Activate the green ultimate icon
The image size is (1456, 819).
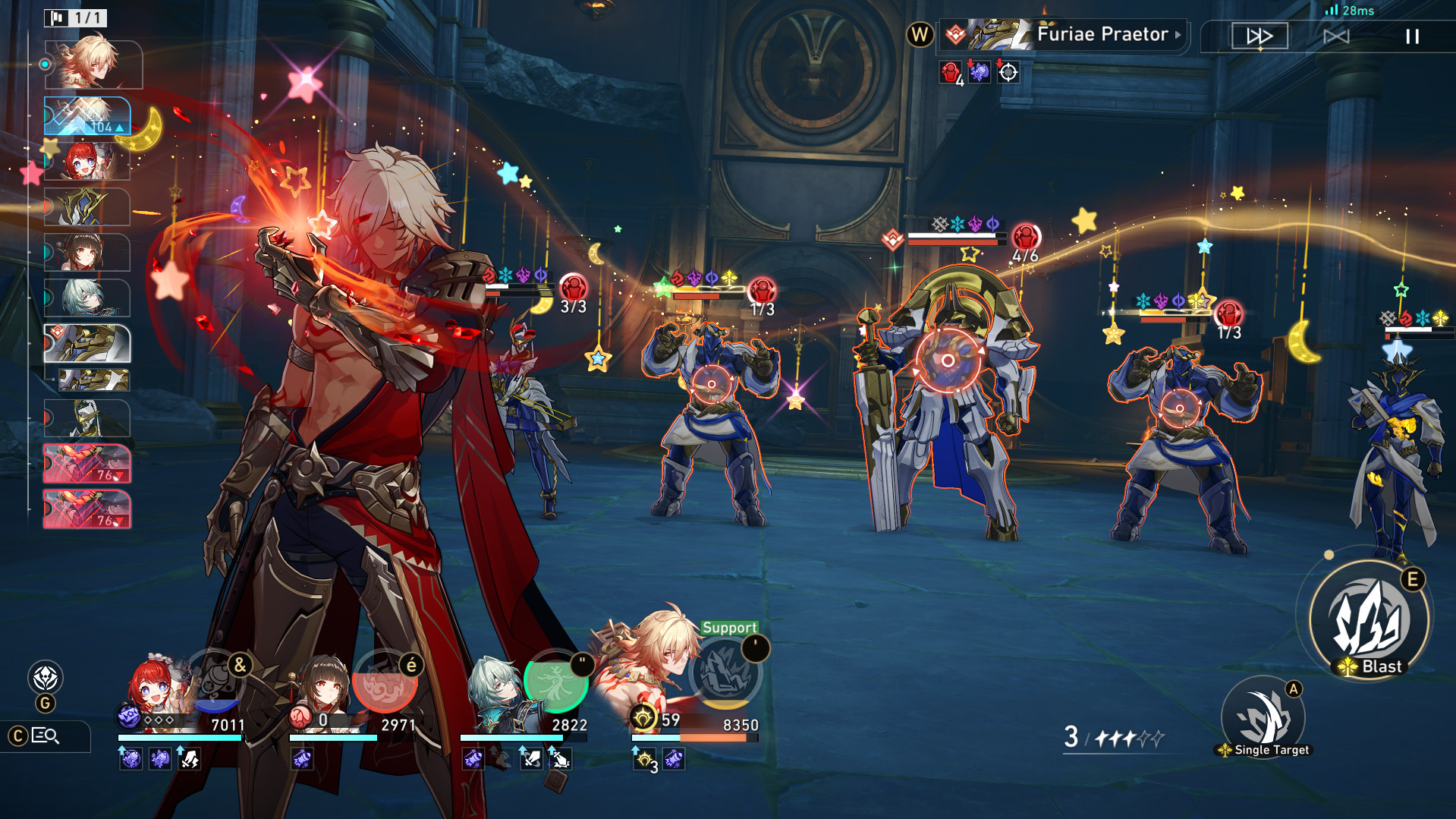[556, 681]
